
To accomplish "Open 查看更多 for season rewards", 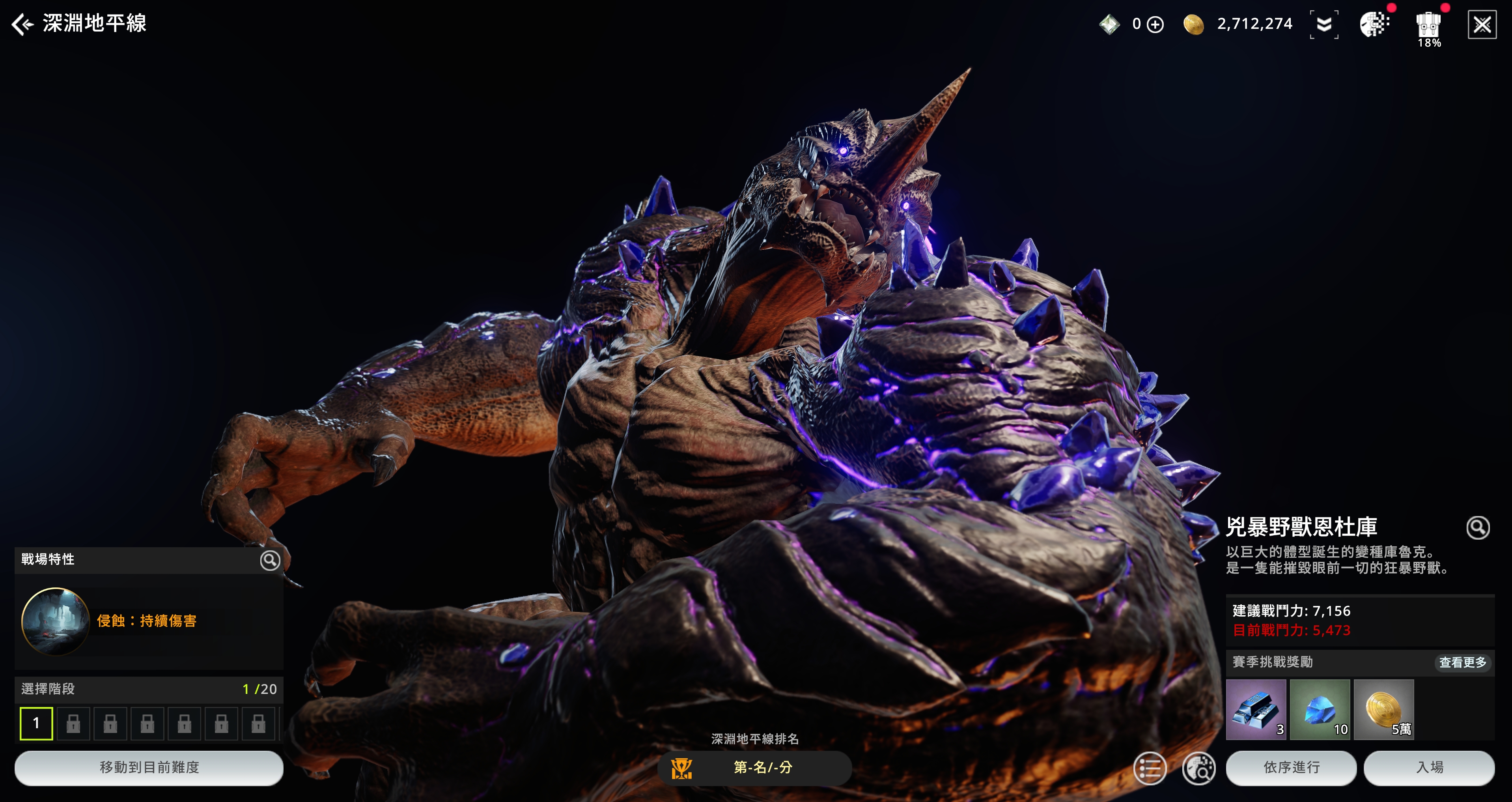I will 1462,662.
